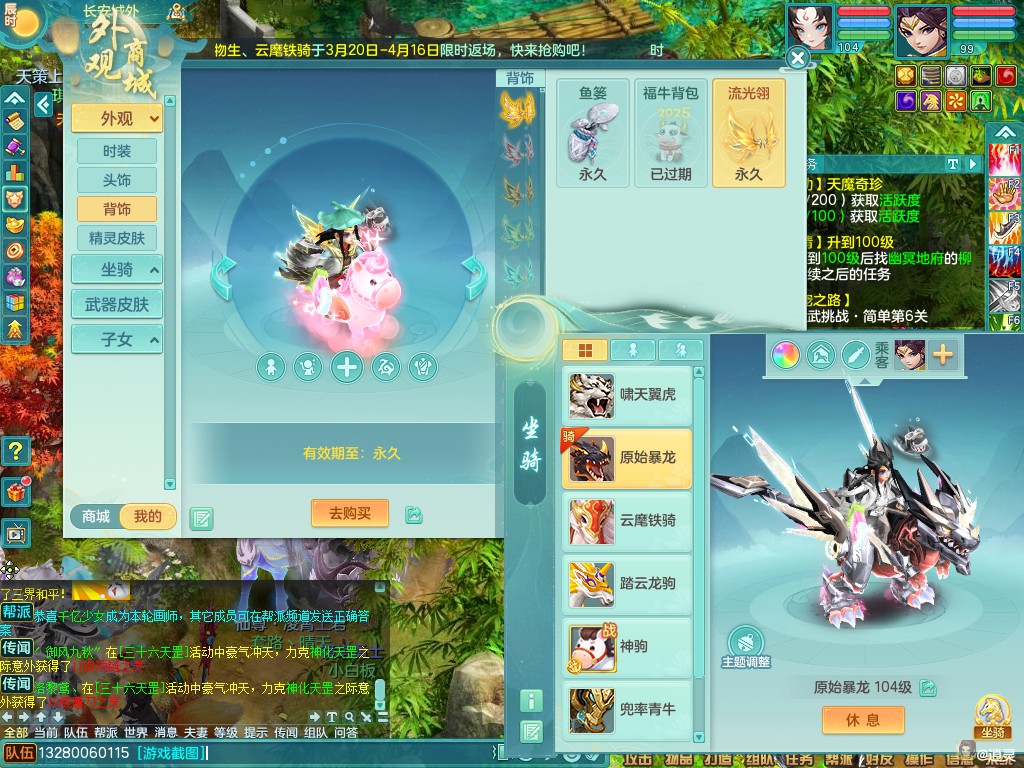Select the 啸天翼虎 mount
This screenshot has height=768, width=1024.
pyautogui.click(x=627, y=395)
